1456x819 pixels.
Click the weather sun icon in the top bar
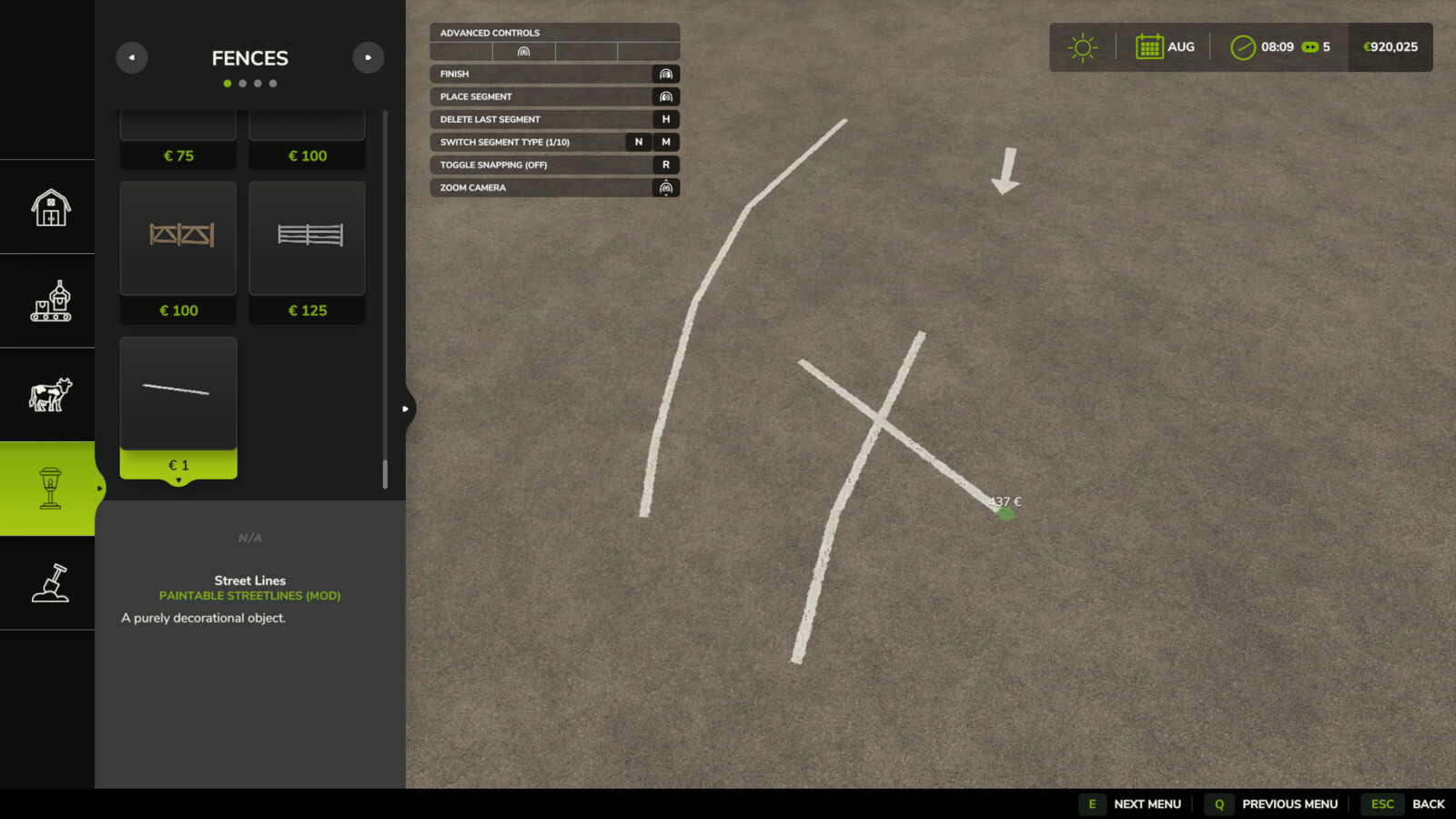(1081, 46)
